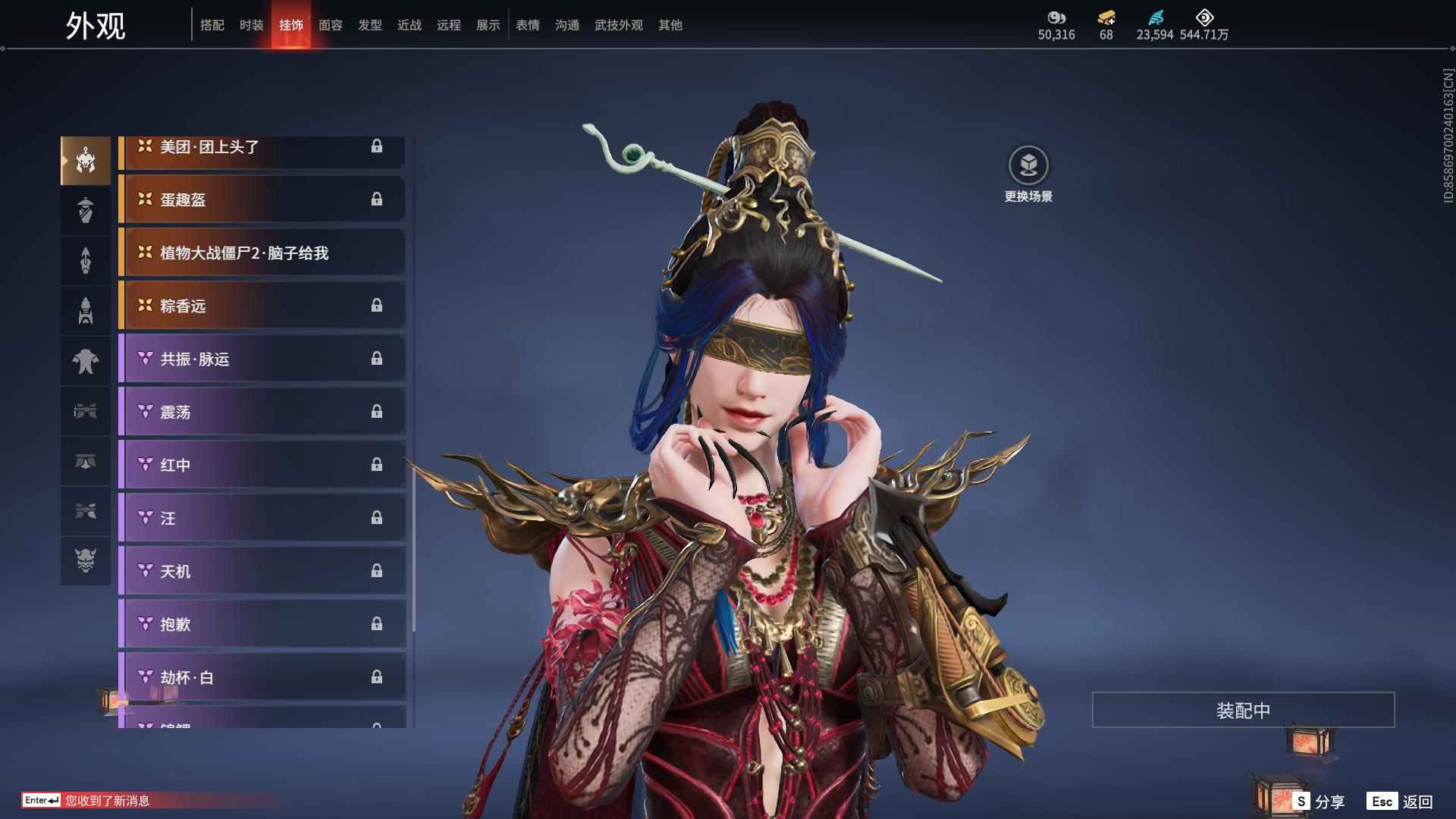Switch to the 表情 tab
1456x819 pixels.
click(x=527, y=25)
